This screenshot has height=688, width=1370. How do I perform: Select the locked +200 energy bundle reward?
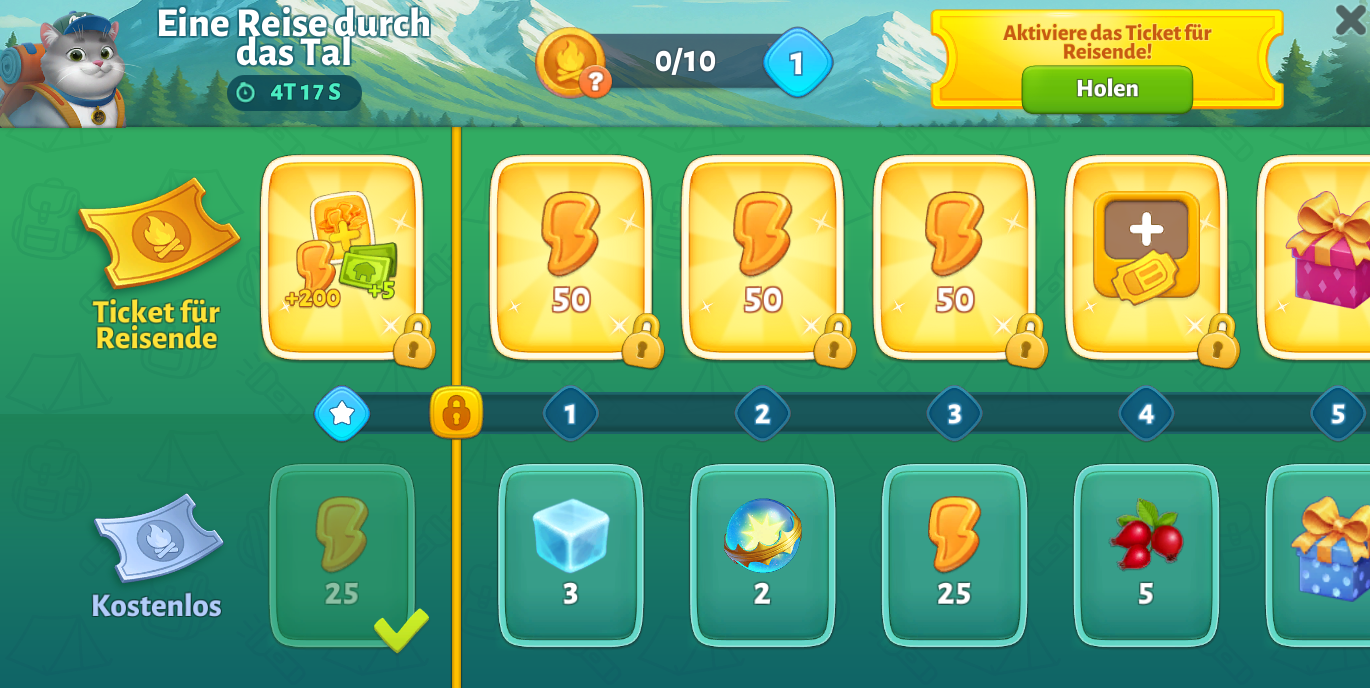(342, 256)
